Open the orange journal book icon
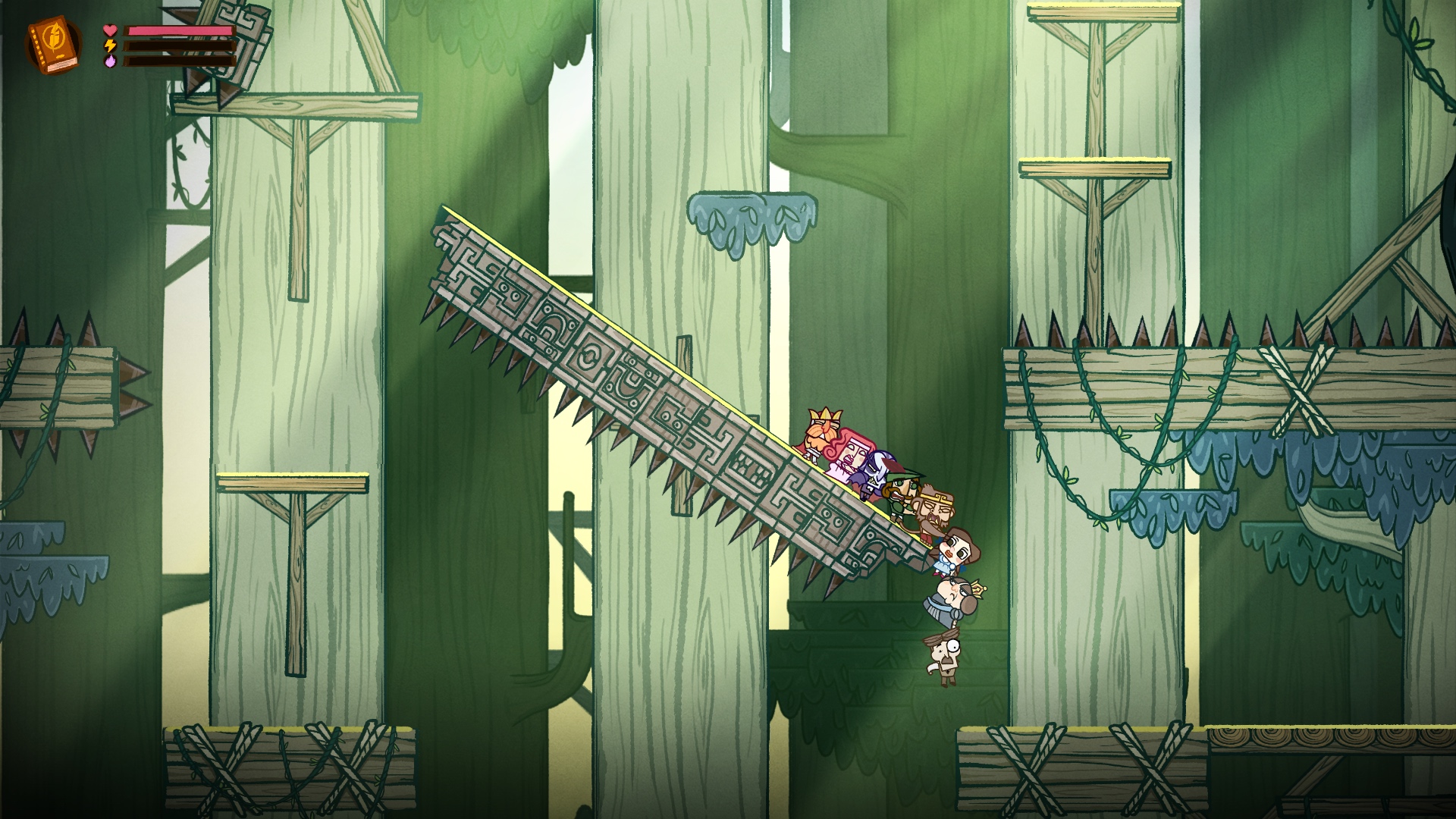The width and height of the screenshot is (1456, 819). (53, 45)
